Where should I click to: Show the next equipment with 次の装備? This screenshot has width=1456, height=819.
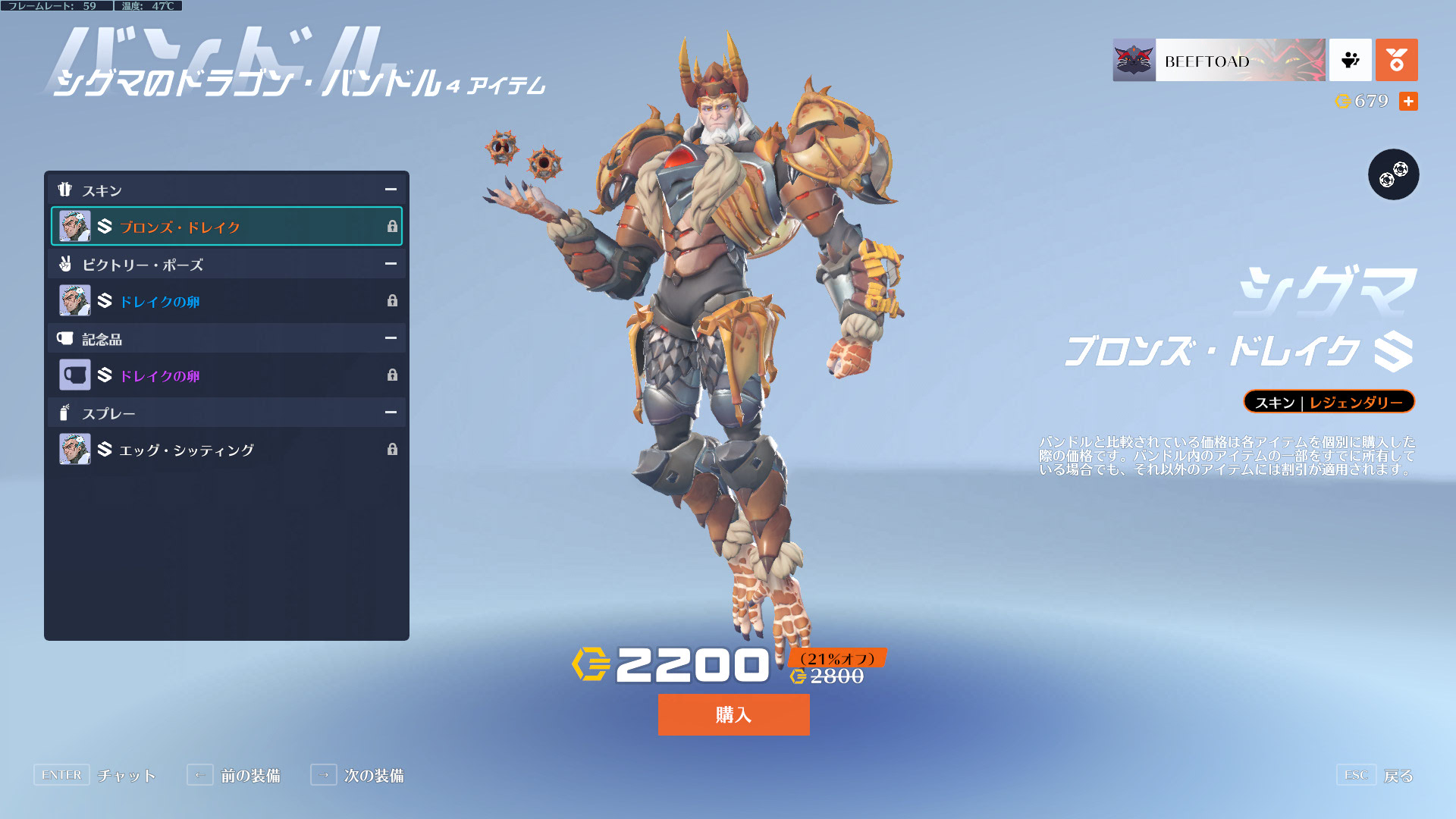click(x=373, y=776)
